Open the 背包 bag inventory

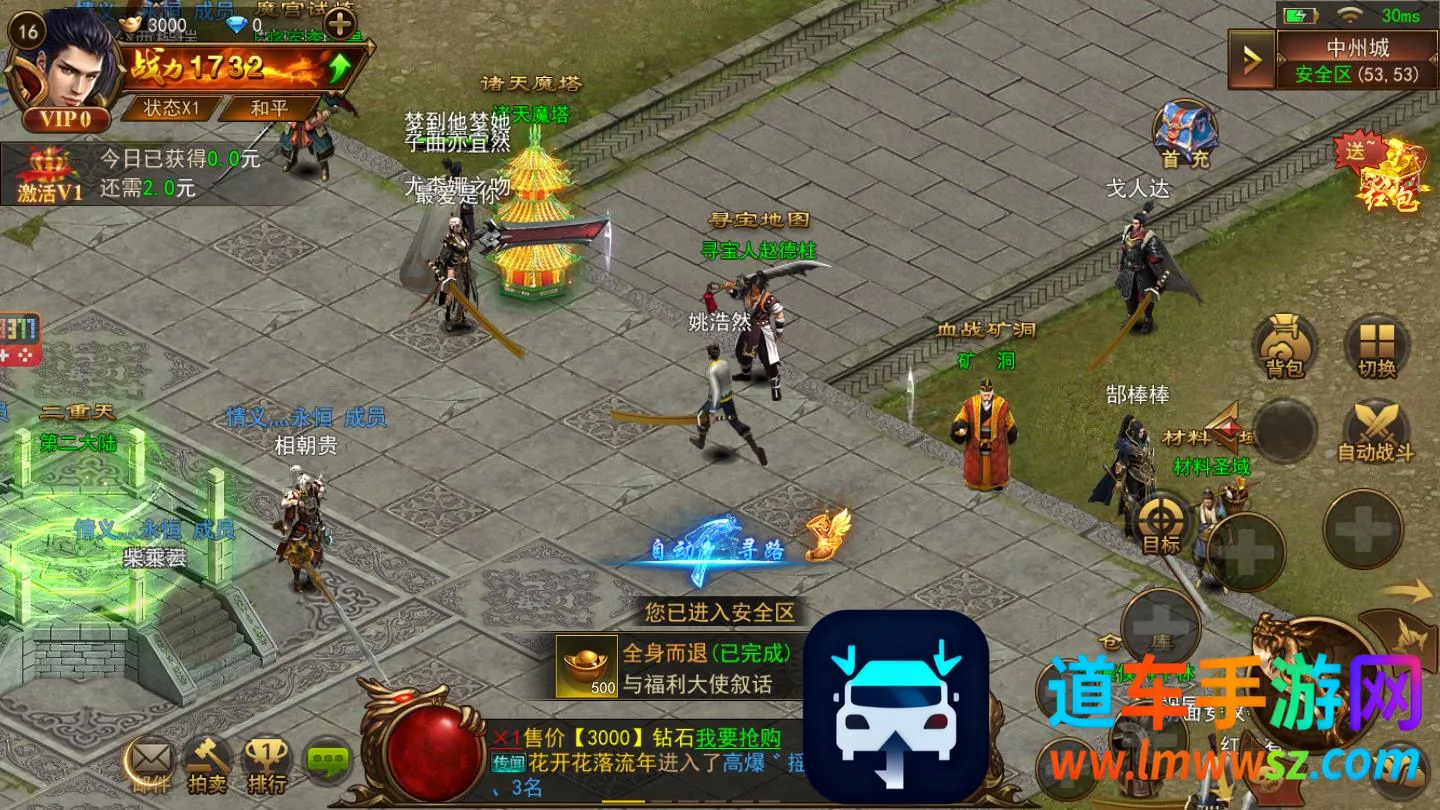click(1285, 347)
